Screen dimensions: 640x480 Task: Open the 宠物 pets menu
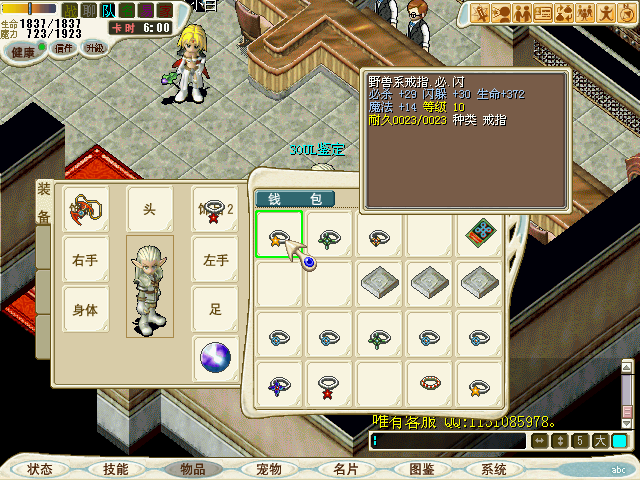click(268, 468)
